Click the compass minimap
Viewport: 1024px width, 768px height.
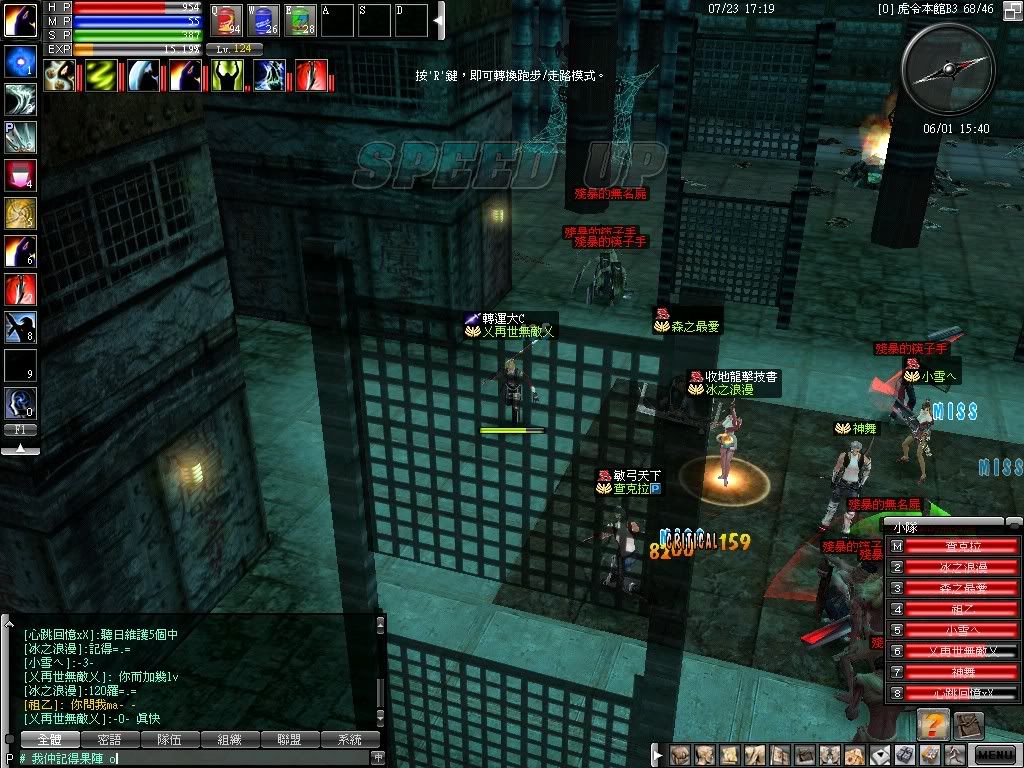(948, 69)
